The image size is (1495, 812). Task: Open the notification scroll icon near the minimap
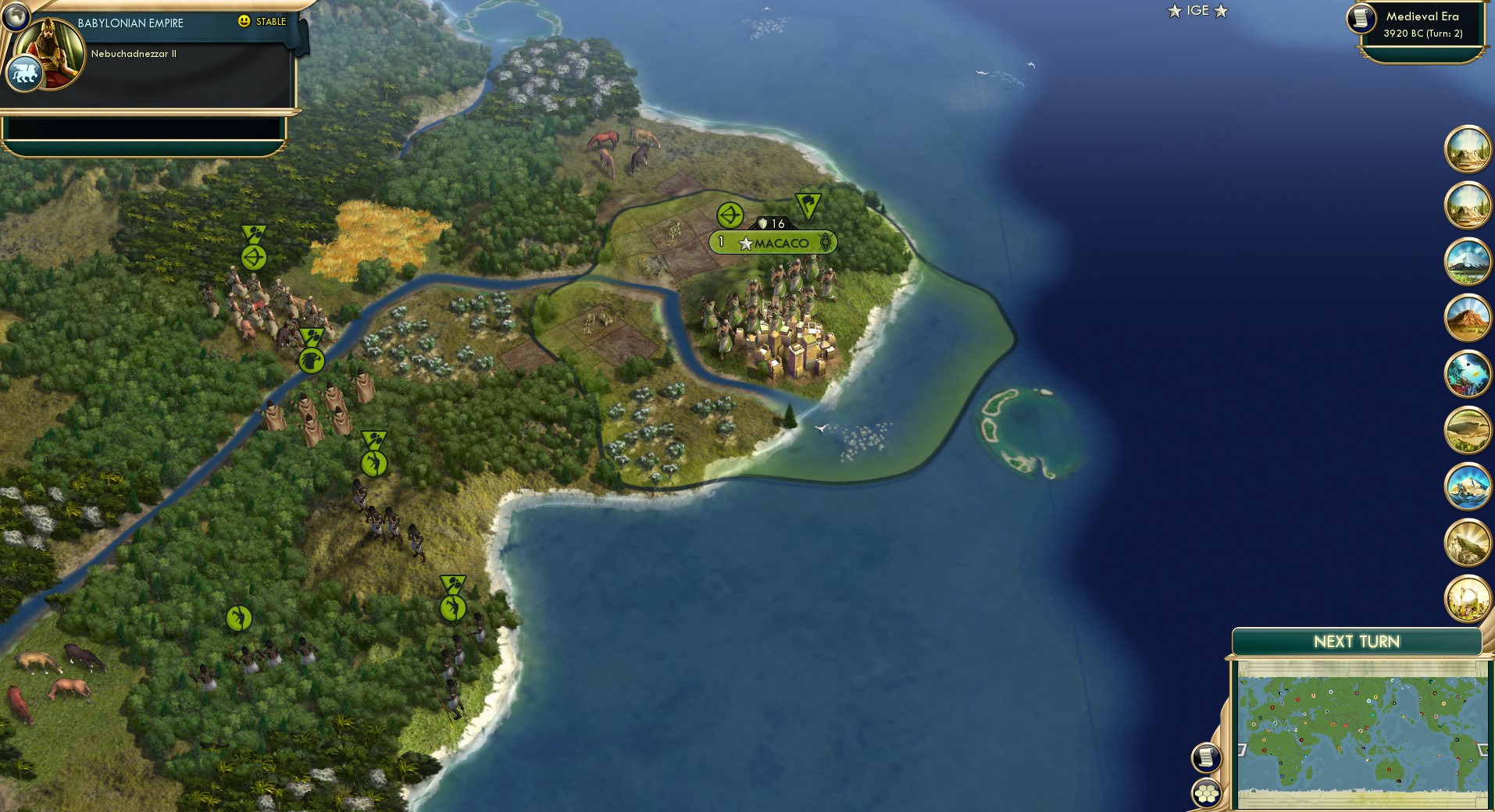(1205, 757)
